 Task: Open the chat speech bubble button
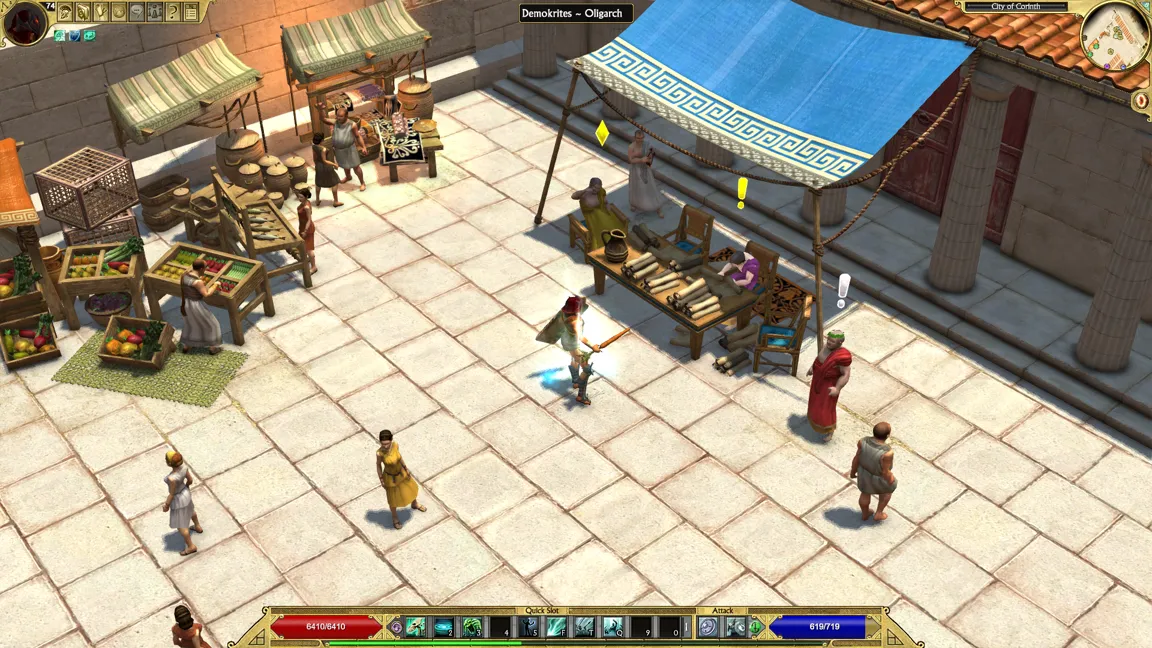pos(137,12)
